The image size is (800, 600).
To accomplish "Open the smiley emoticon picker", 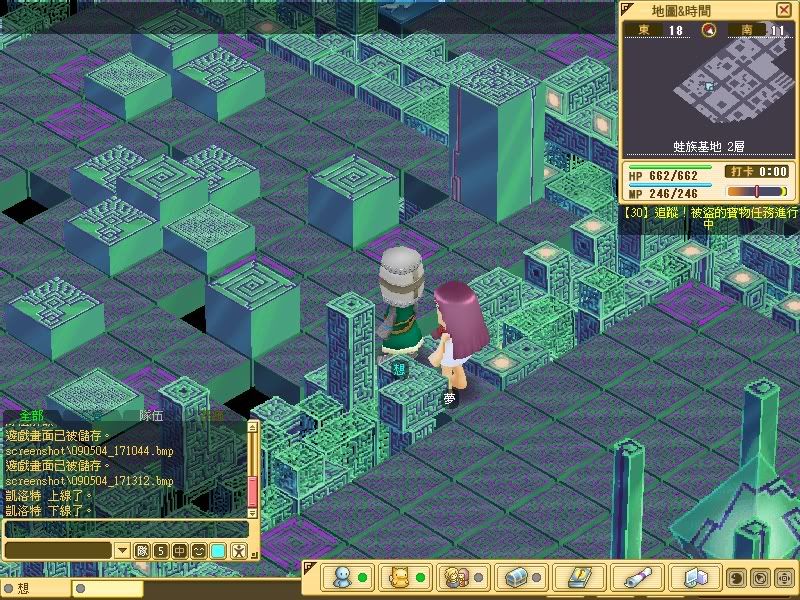I will tap(198, 551).
